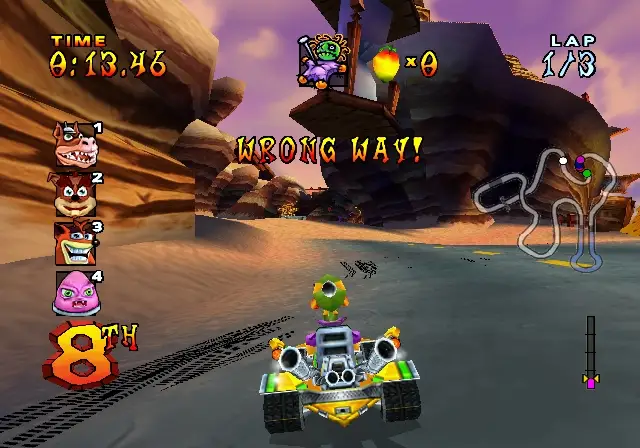Select the second-place bear racer portrait

[75, 195]
